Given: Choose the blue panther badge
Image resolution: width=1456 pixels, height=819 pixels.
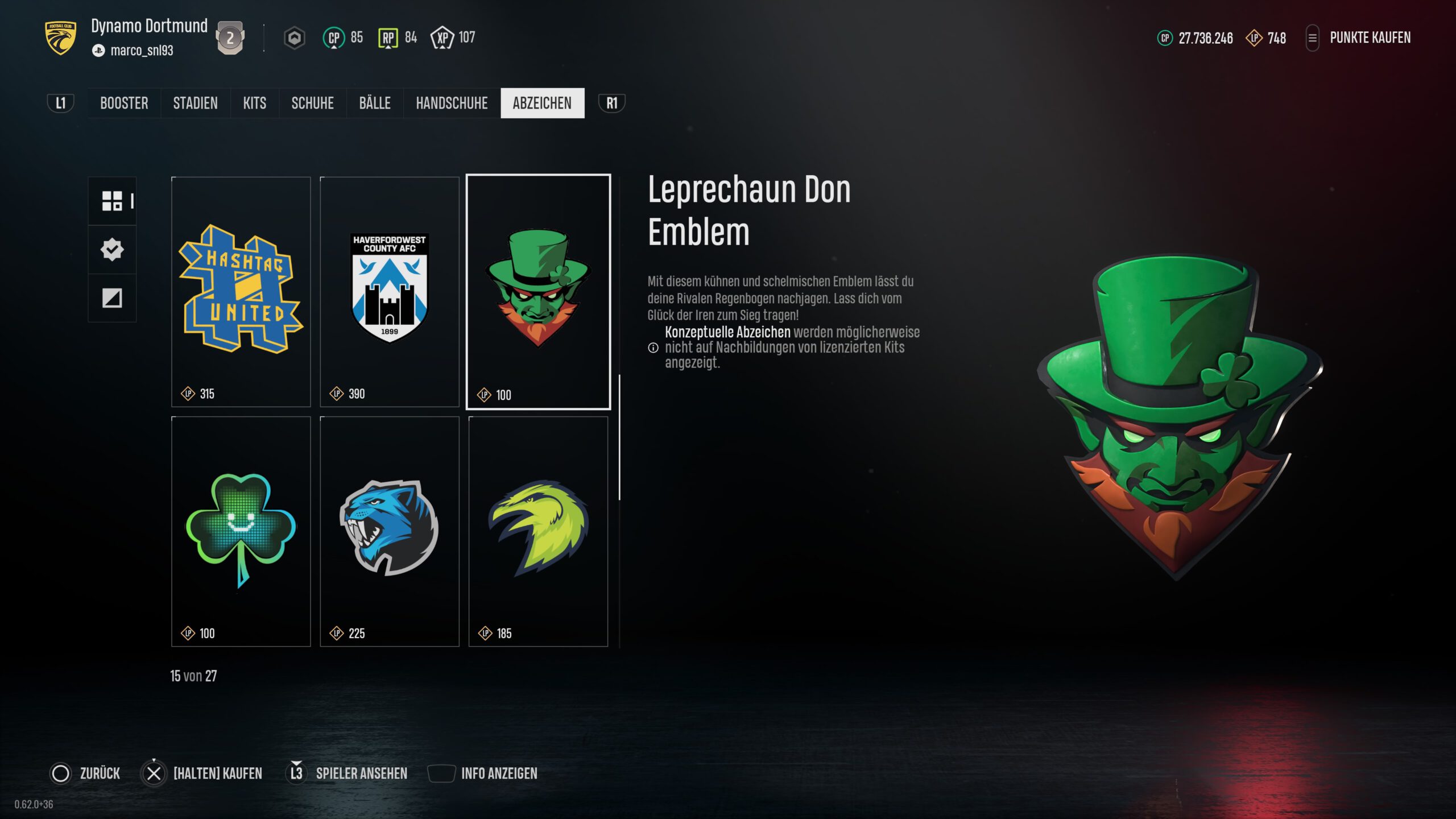Looking at the screenshot, I should coord(390,531).
